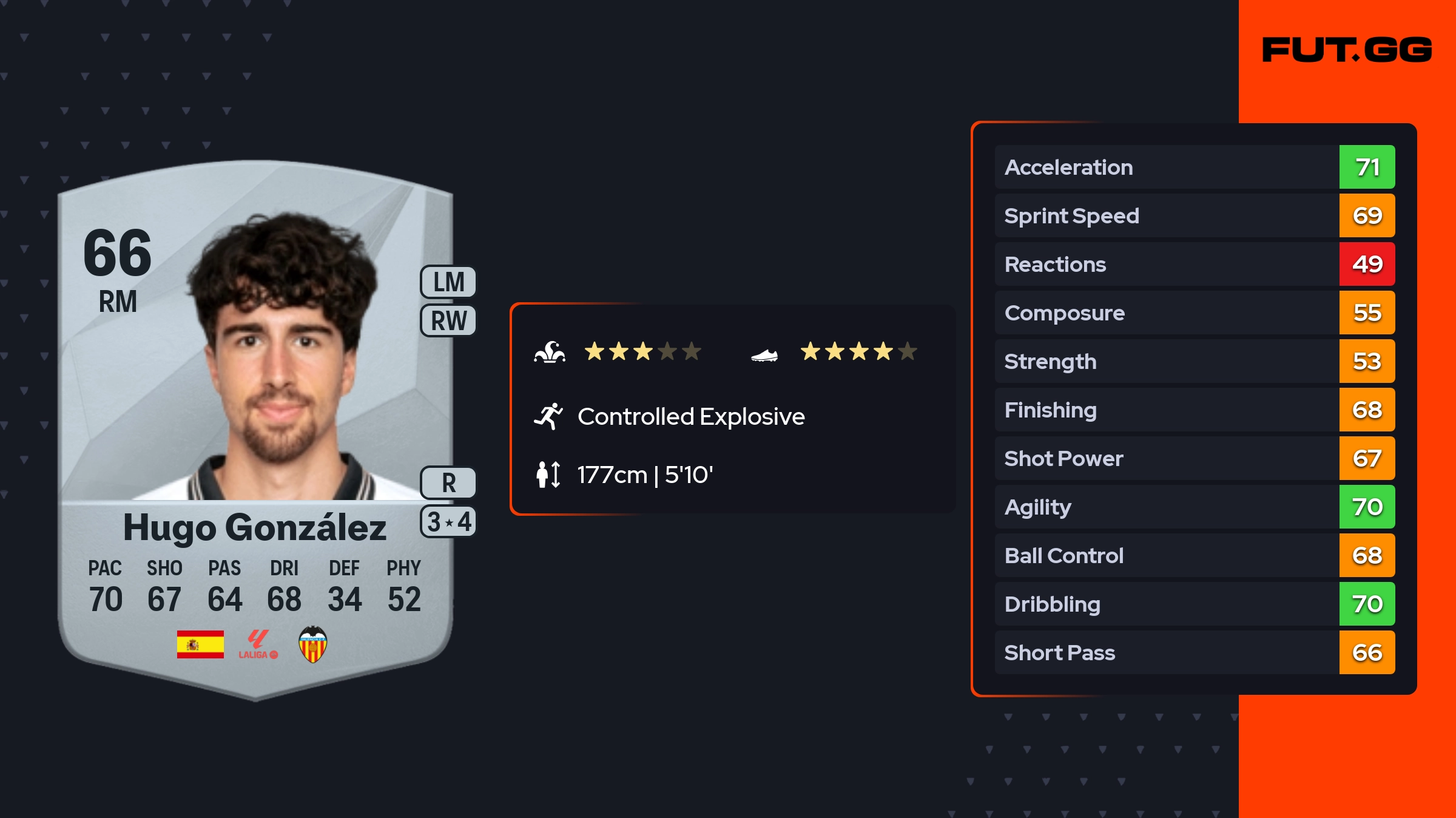
Task: Select the Composure stat row
Action: [1194, 313]
